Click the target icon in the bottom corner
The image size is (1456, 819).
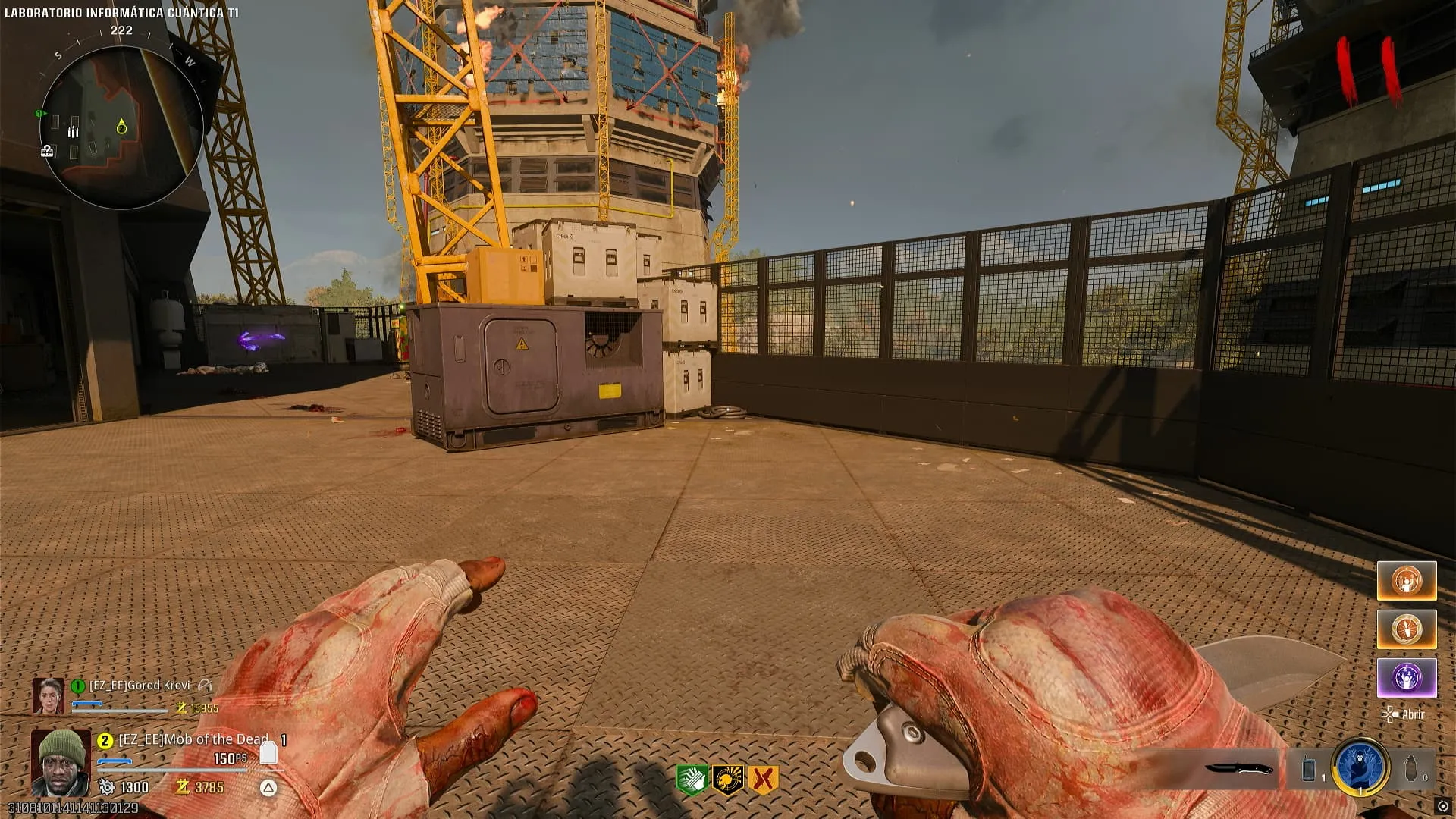[1442, 805]
